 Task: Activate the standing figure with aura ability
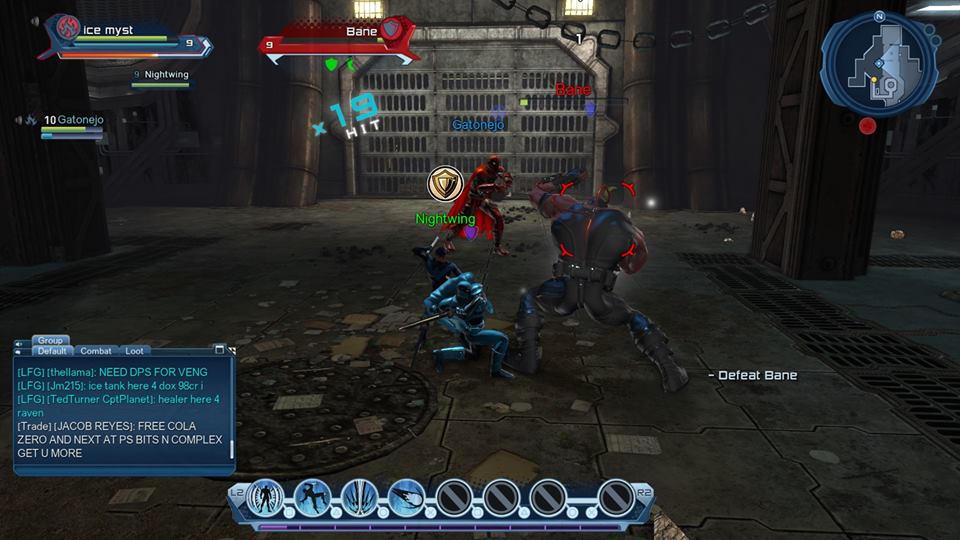click(x=266, y=496)
